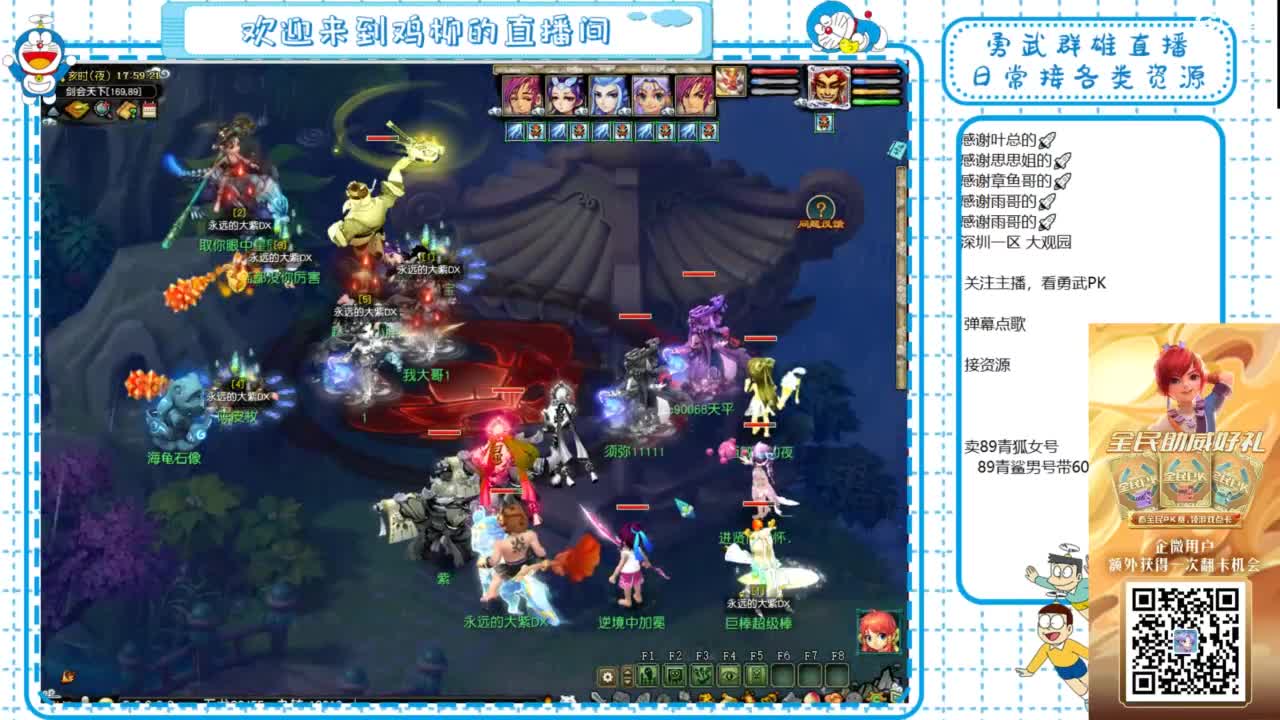Image resolution: width=1280 pixels, height=720 pixels.
Task: Switch to the F5 hotkey slot
Action: tap(756, 675)
